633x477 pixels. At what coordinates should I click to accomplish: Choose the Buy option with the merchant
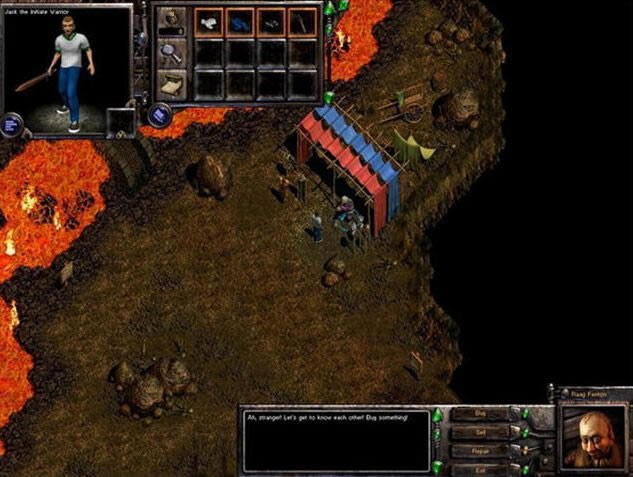coord(478,414)
